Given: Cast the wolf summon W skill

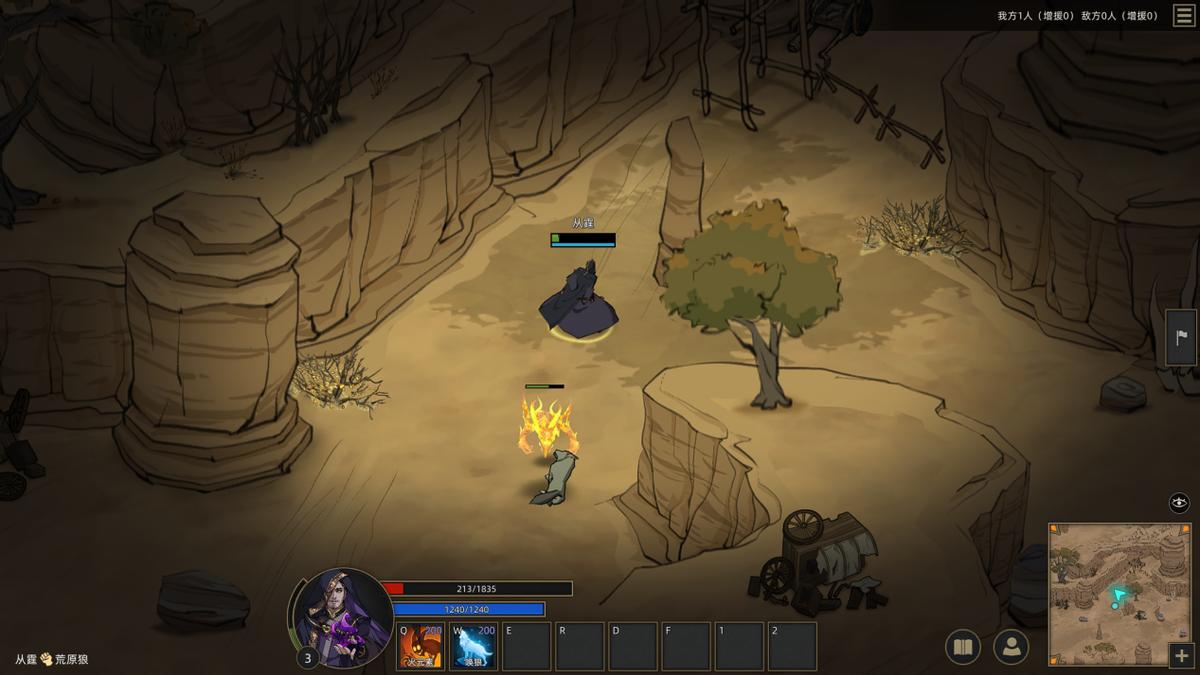Looking at the screenshot, I should click(x=473, y=646).
